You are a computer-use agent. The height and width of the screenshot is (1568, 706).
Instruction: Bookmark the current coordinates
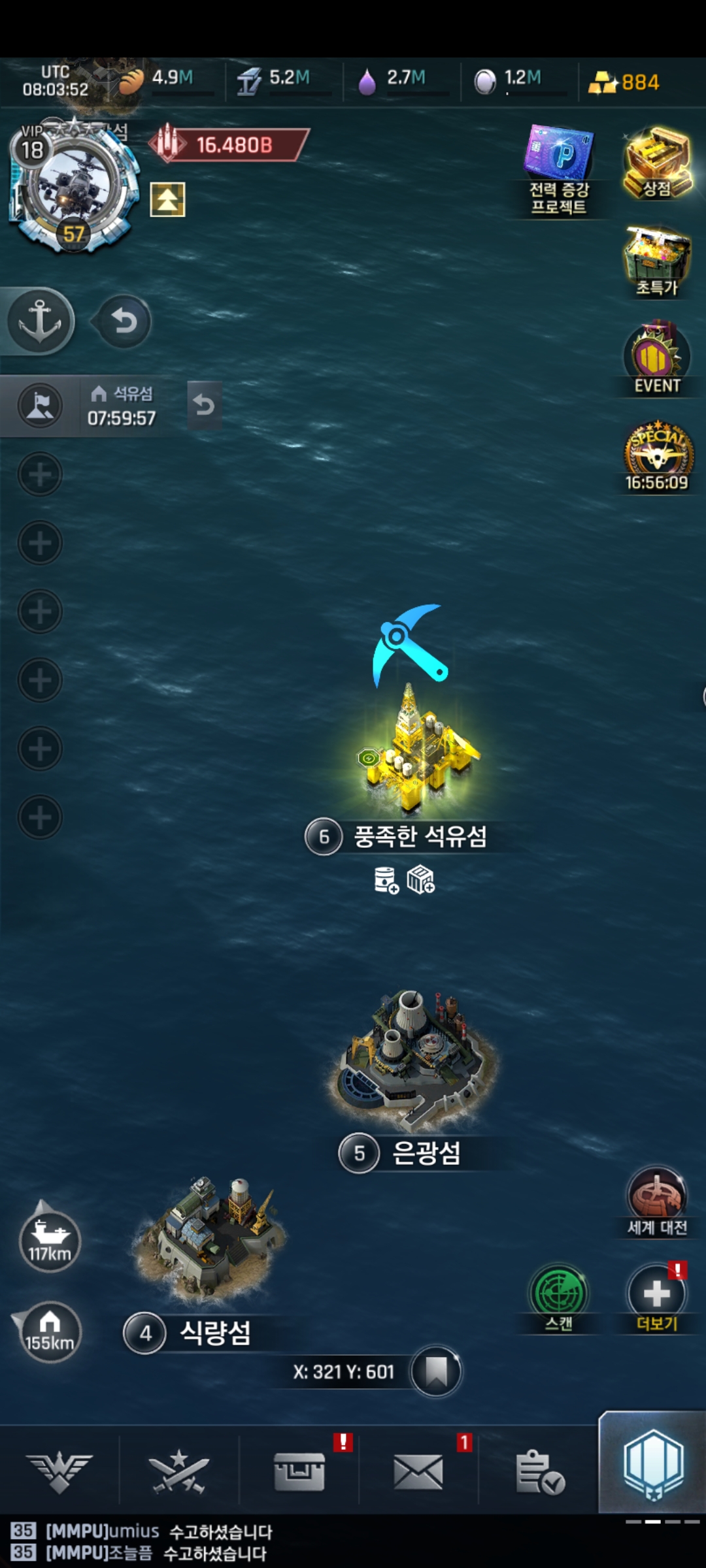[436, 1371]
